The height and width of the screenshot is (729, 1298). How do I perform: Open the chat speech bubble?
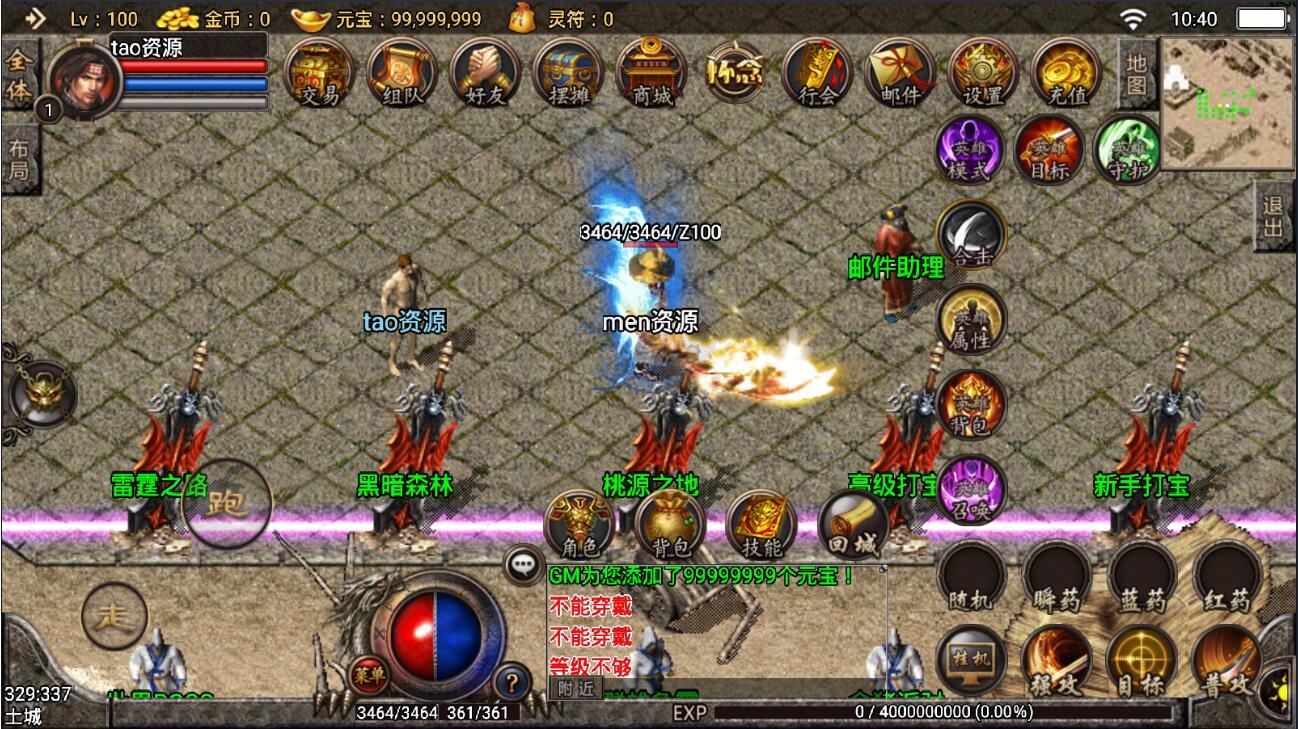(523, 564)
